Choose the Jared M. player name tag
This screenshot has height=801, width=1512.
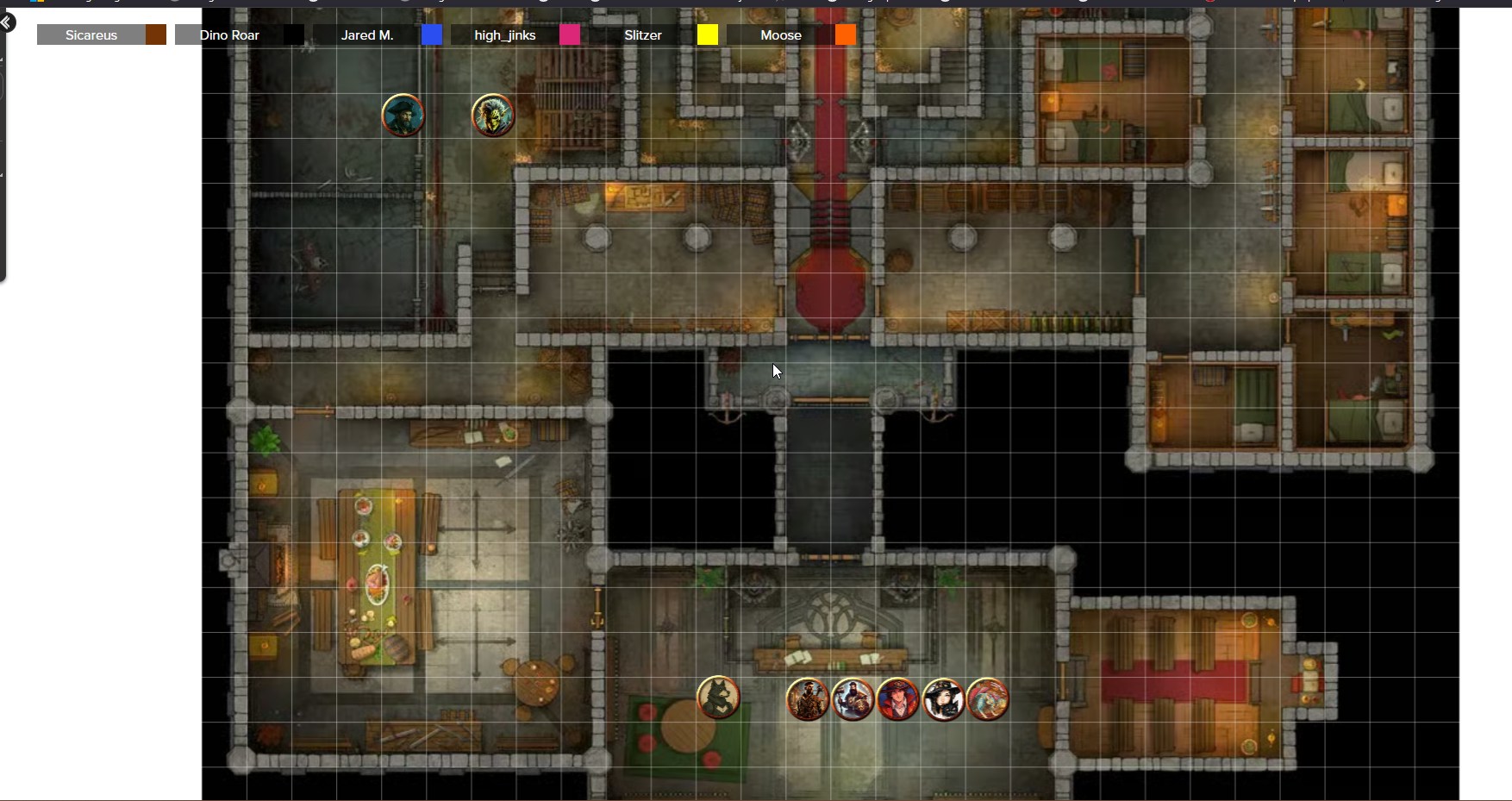(x=366, y=34)
